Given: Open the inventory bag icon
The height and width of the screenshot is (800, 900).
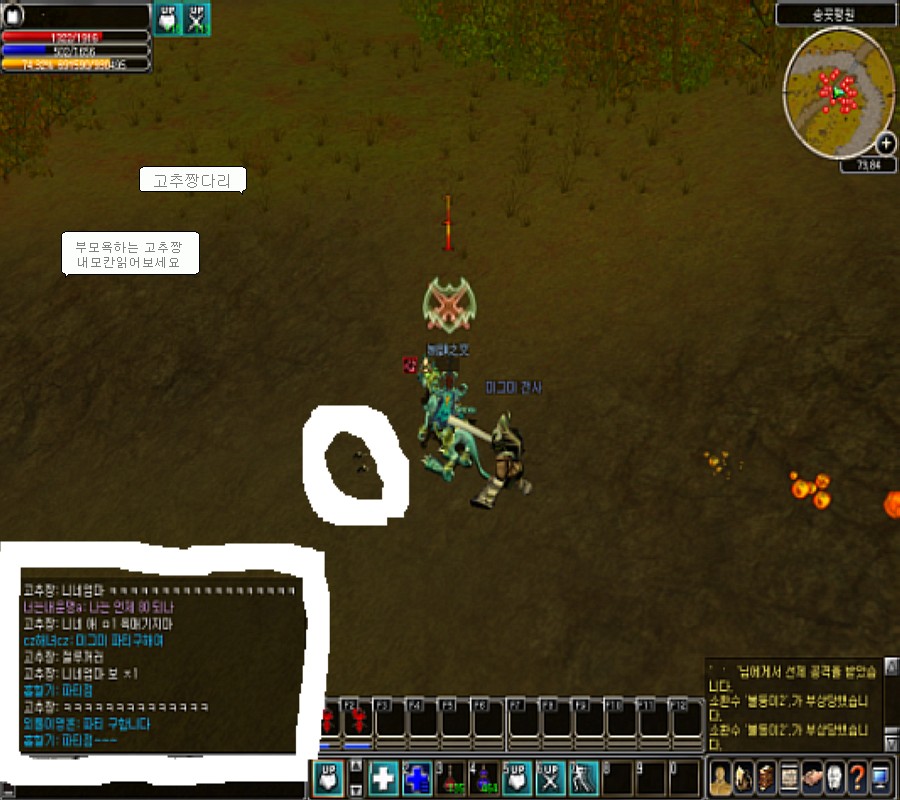Looking at the screenshot, I should pos(743,777).
